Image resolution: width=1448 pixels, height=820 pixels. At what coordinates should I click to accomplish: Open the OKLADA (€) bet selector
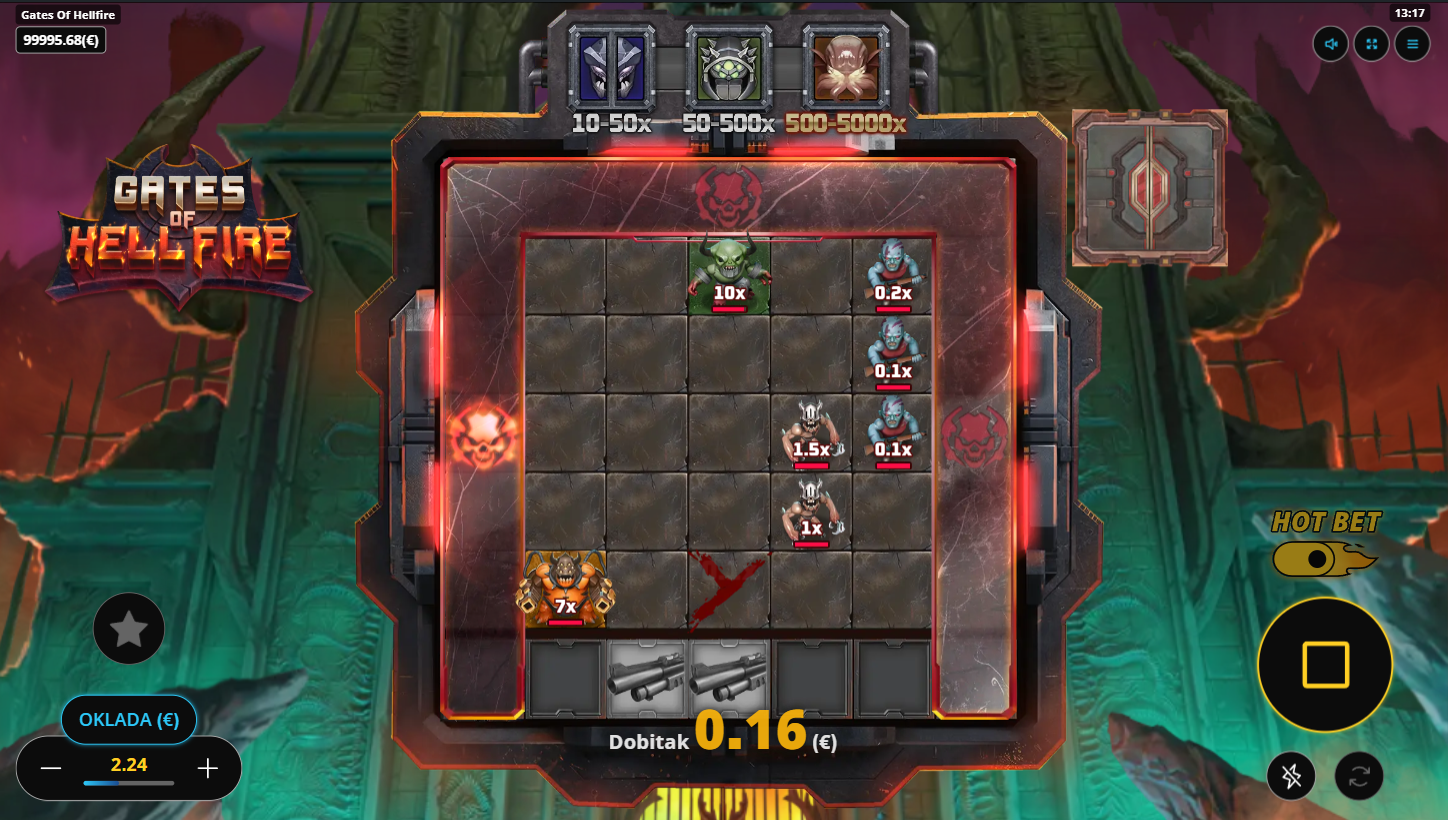[129, 719]
